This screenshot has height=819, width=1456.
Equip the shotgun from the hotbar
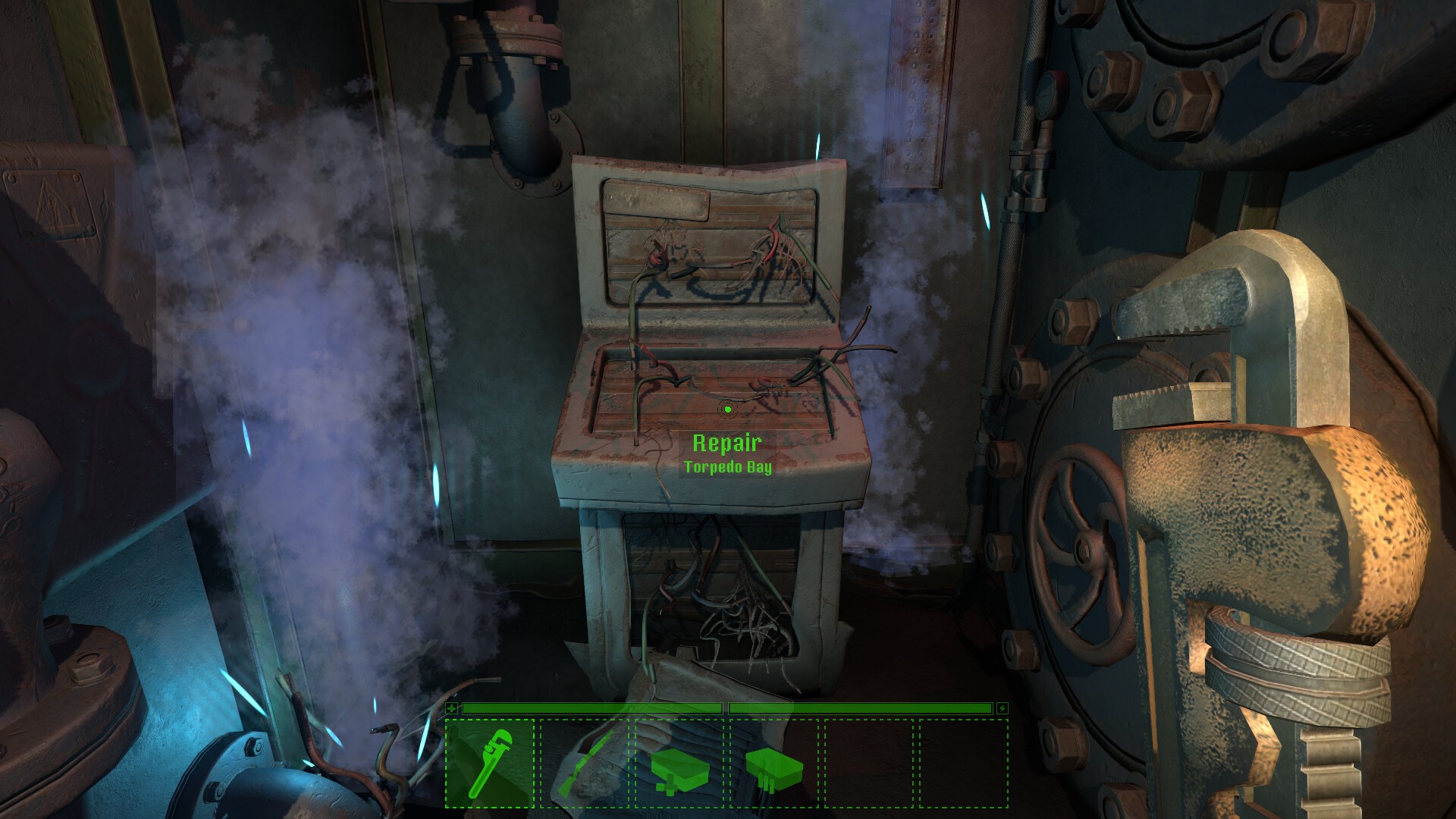pos(585,764)
